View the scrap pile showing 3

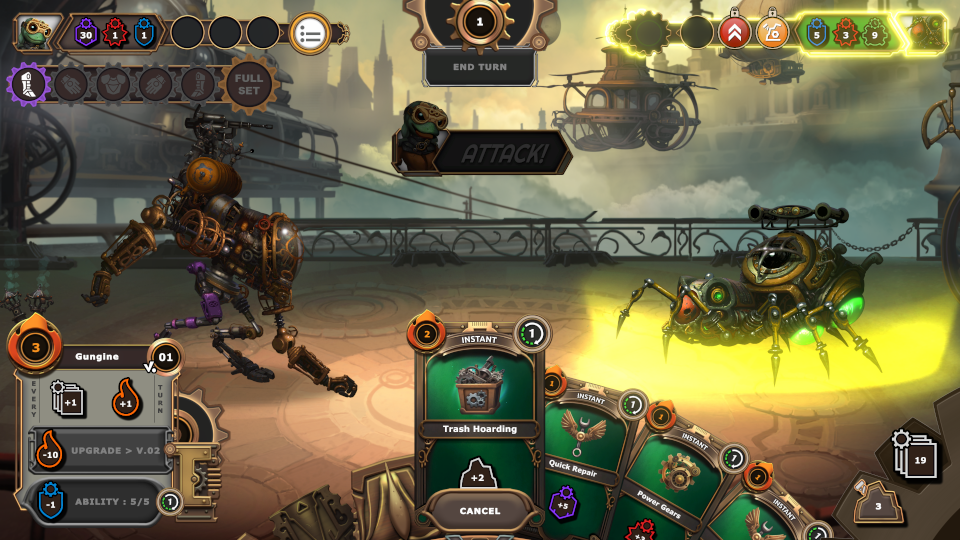[879, 502]
